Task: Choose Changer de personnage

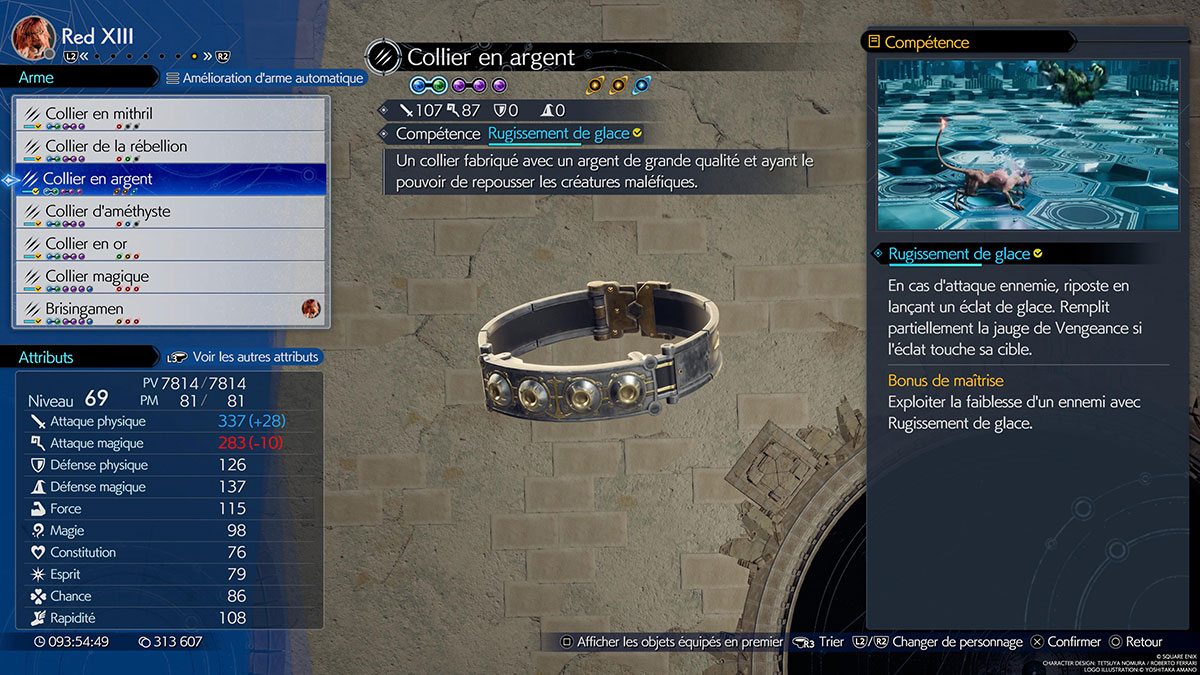Action: tap(943, 642)
